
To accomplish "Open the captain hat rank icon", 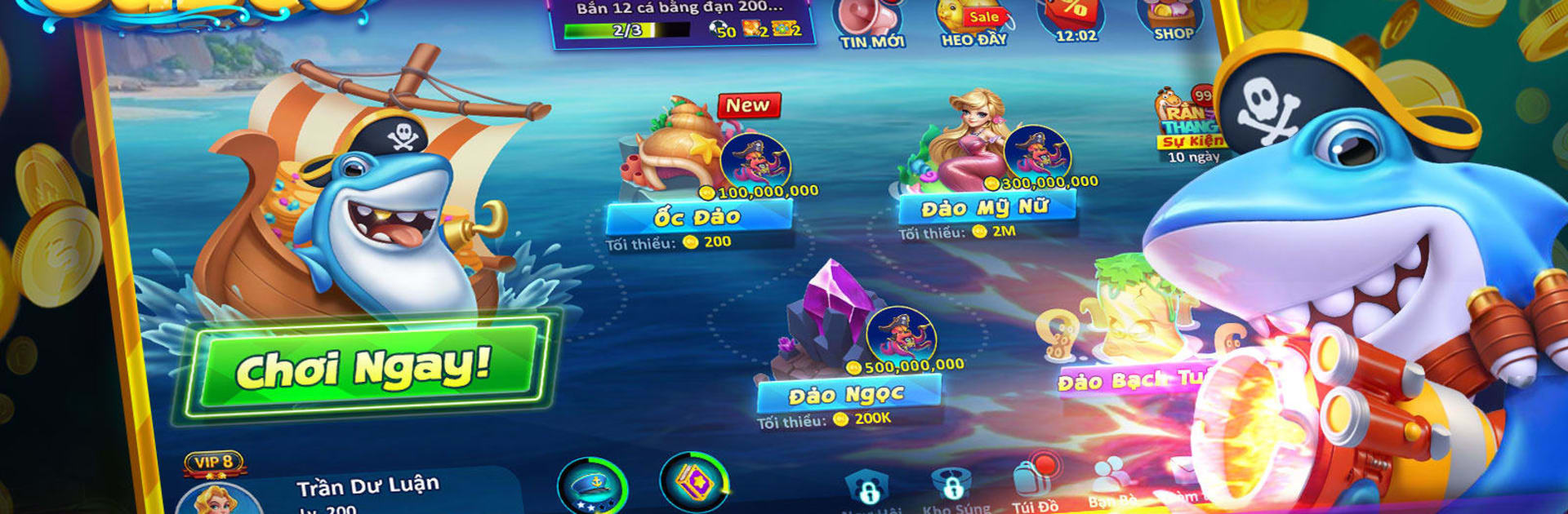I will pyautogui.click(x=592, y=487).
